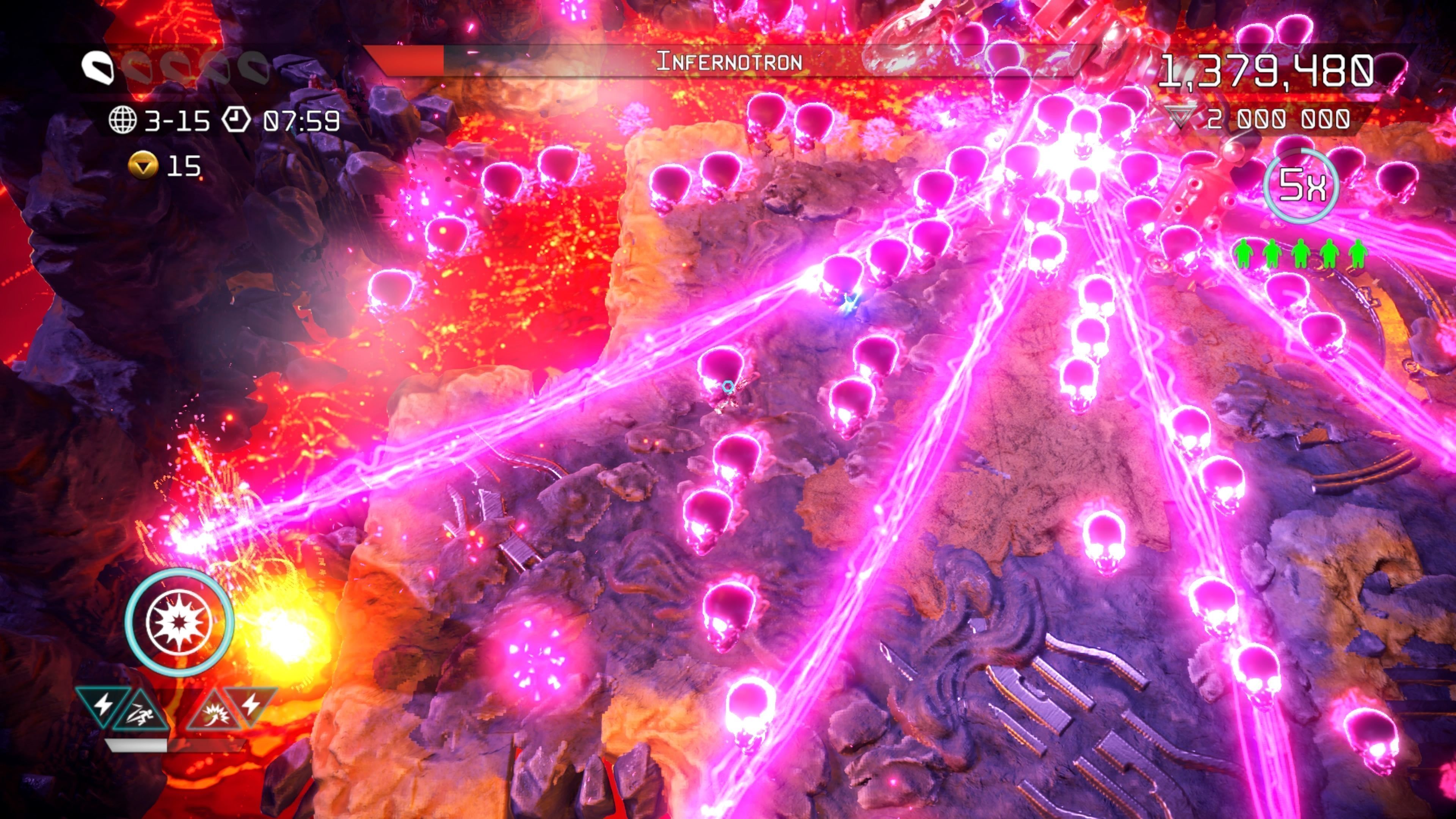Screen dimensions: 1456x819
Task: Select the bright white helmet life icon
Action: point(98,68)
